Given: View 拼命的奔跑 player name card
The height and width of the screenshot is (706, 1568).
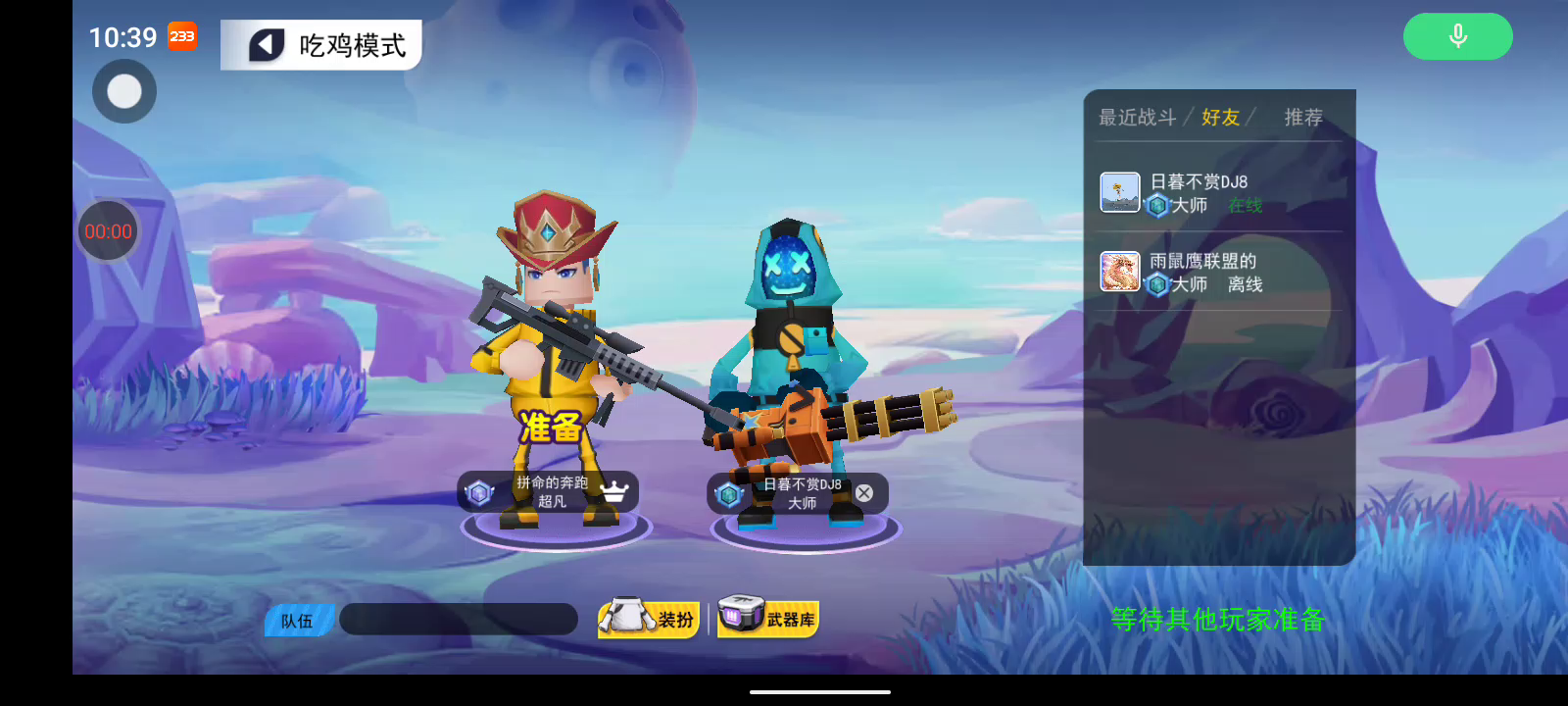Looking at the screenshot, I should tap(549, 492).
